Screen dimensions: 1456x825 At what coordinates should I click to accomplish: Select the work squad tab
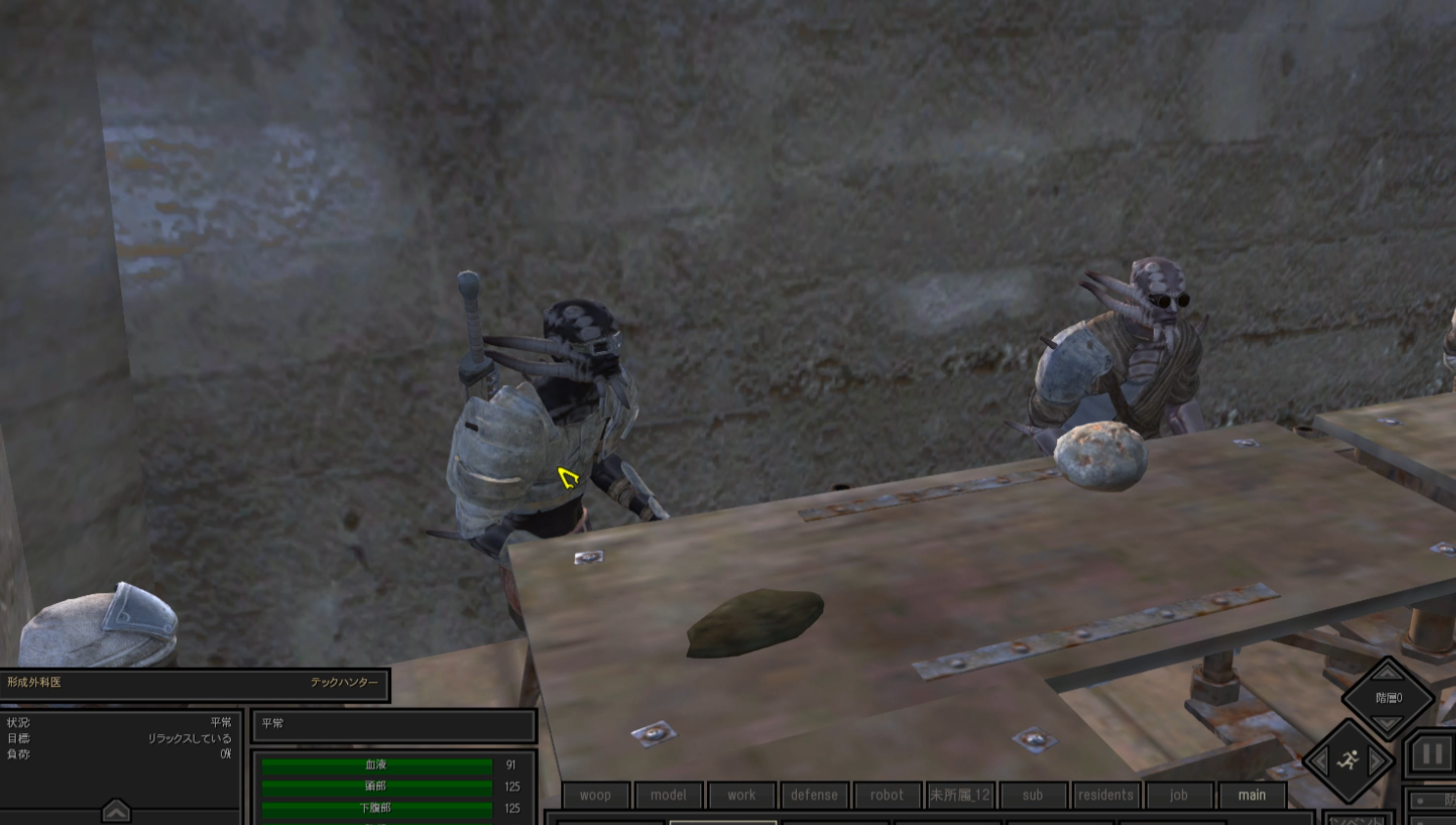click(741, 795)
